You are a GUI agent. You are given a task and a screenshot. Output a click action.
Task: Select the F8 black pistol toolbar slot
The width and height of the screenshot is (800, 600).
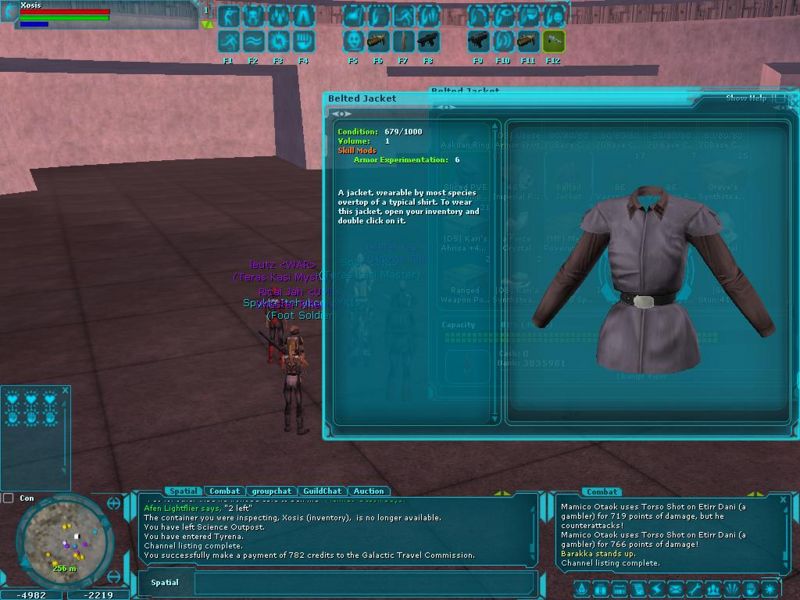pyautogui.click(x=428, y=41)
